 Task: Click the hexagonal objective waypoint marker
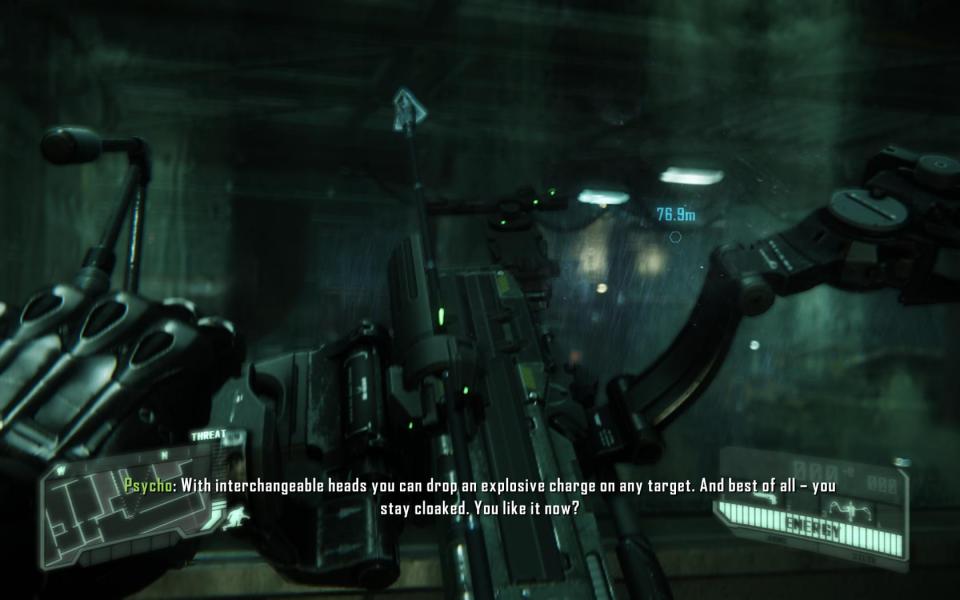(675, 237)
